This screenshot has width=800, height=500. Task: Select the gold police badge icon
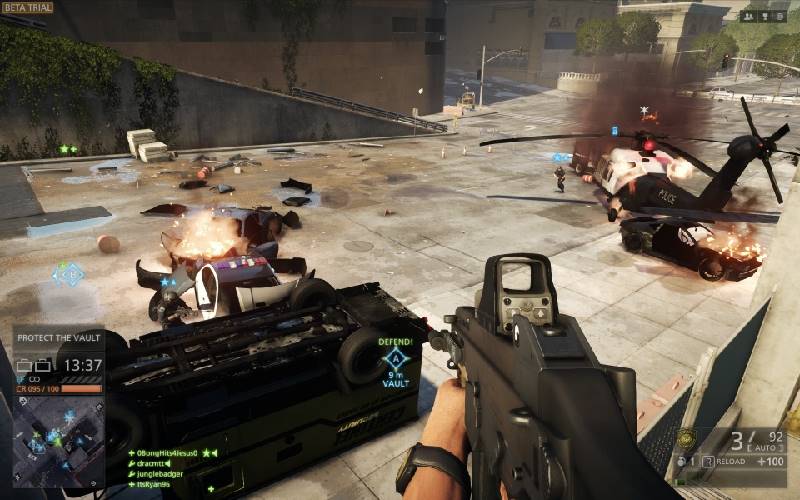[685, 439]
